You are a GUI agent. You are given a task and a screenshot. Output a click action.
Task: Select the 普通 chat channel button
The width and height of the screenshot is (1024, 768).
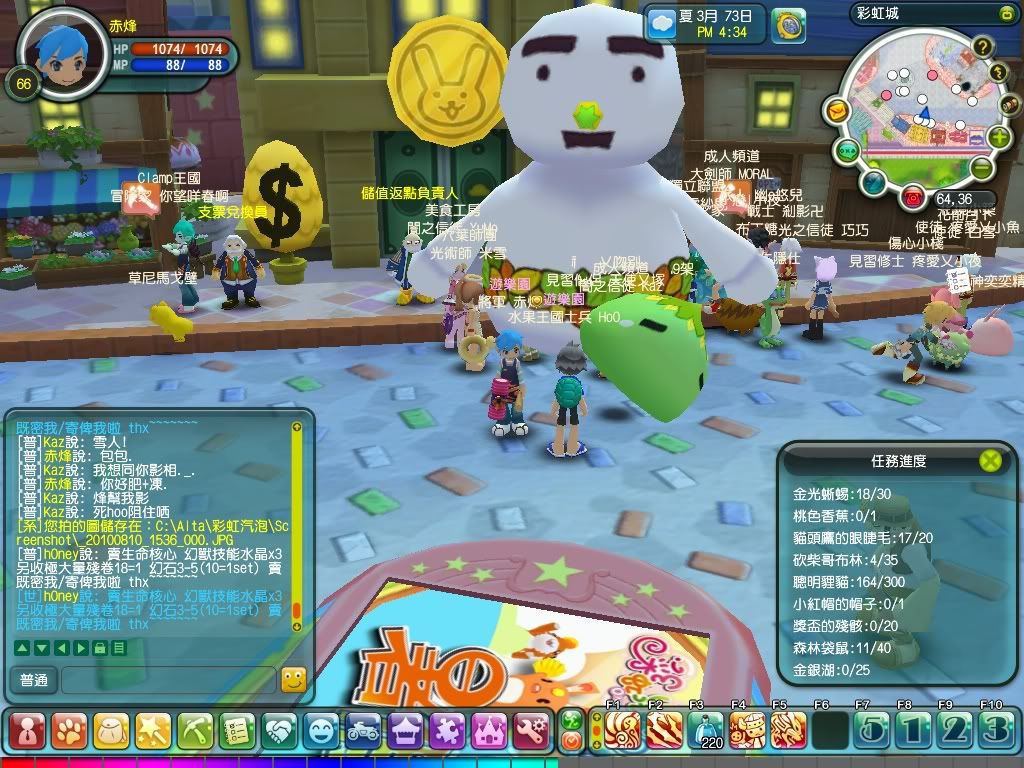pyautogui.click(x=33, y=680)
